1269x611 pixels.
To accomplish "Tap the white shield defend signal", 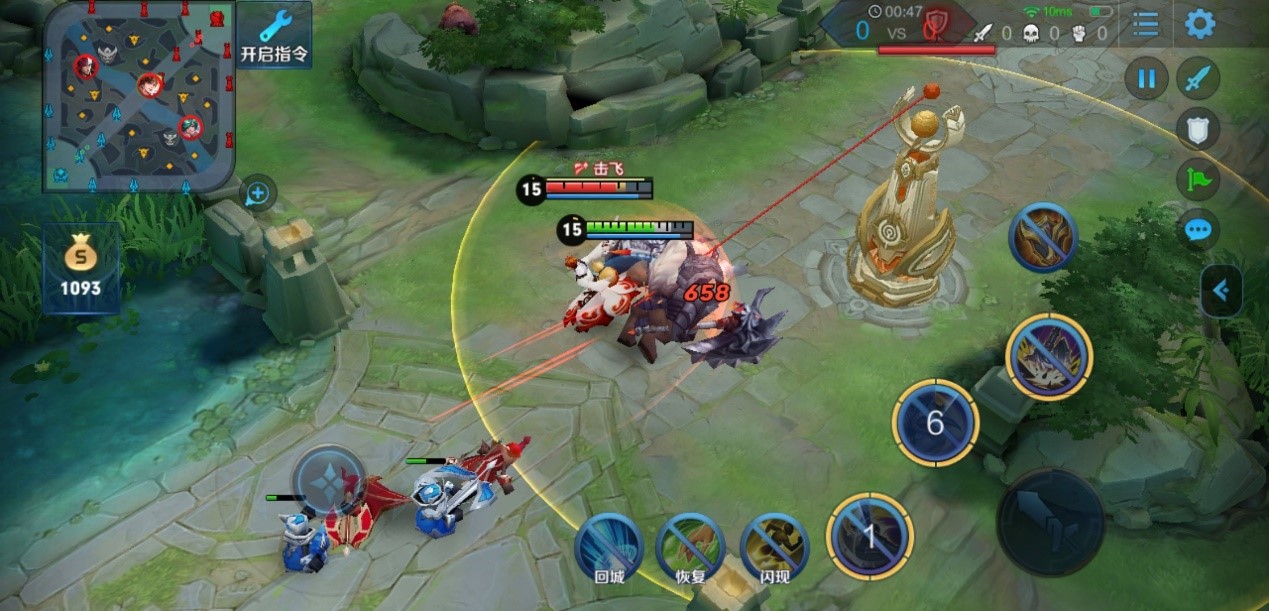I will 1197,130.
